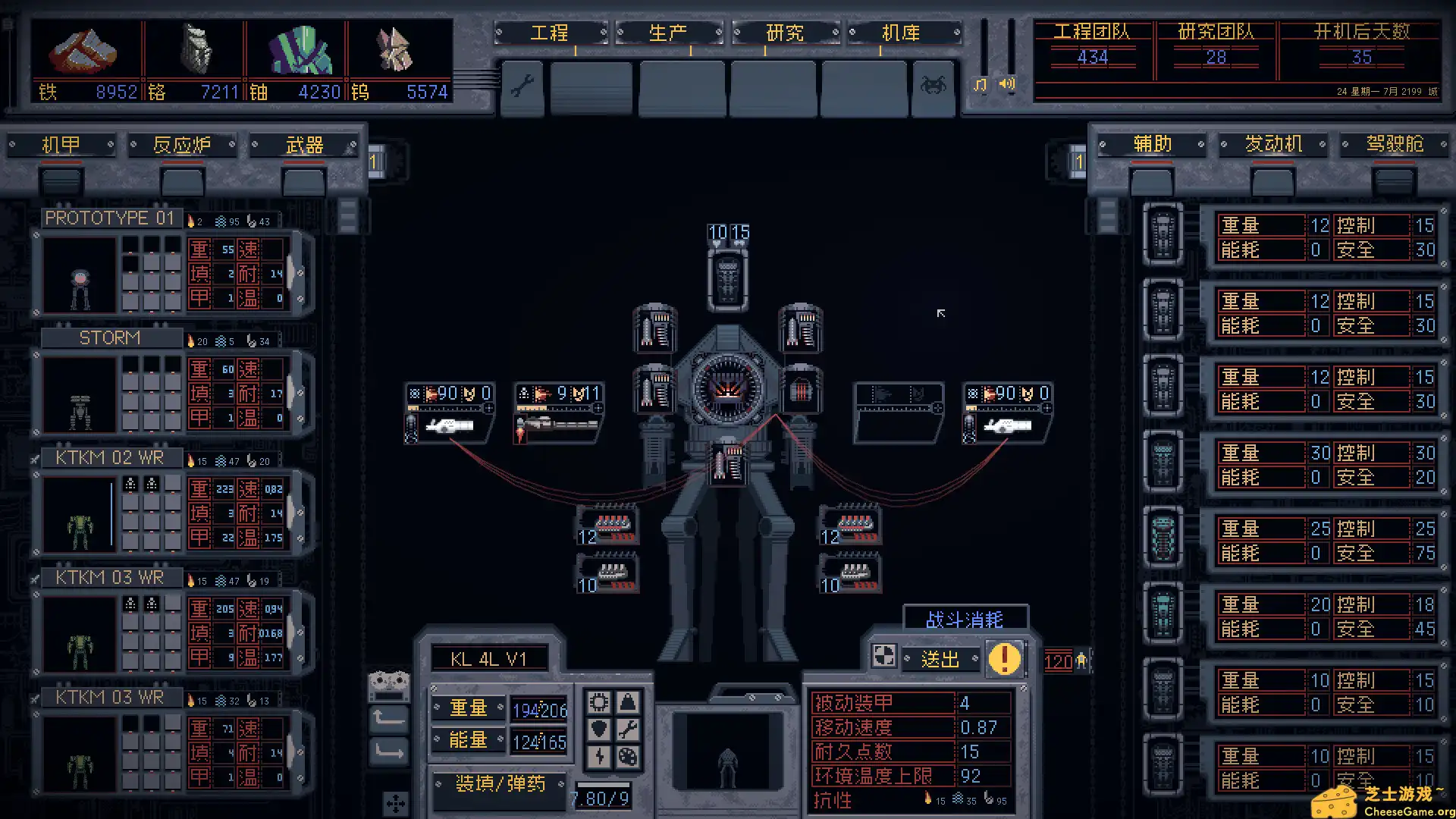1456x819 pixels.
Task: Toggle the speaker sound icon
Action: 1006,85
